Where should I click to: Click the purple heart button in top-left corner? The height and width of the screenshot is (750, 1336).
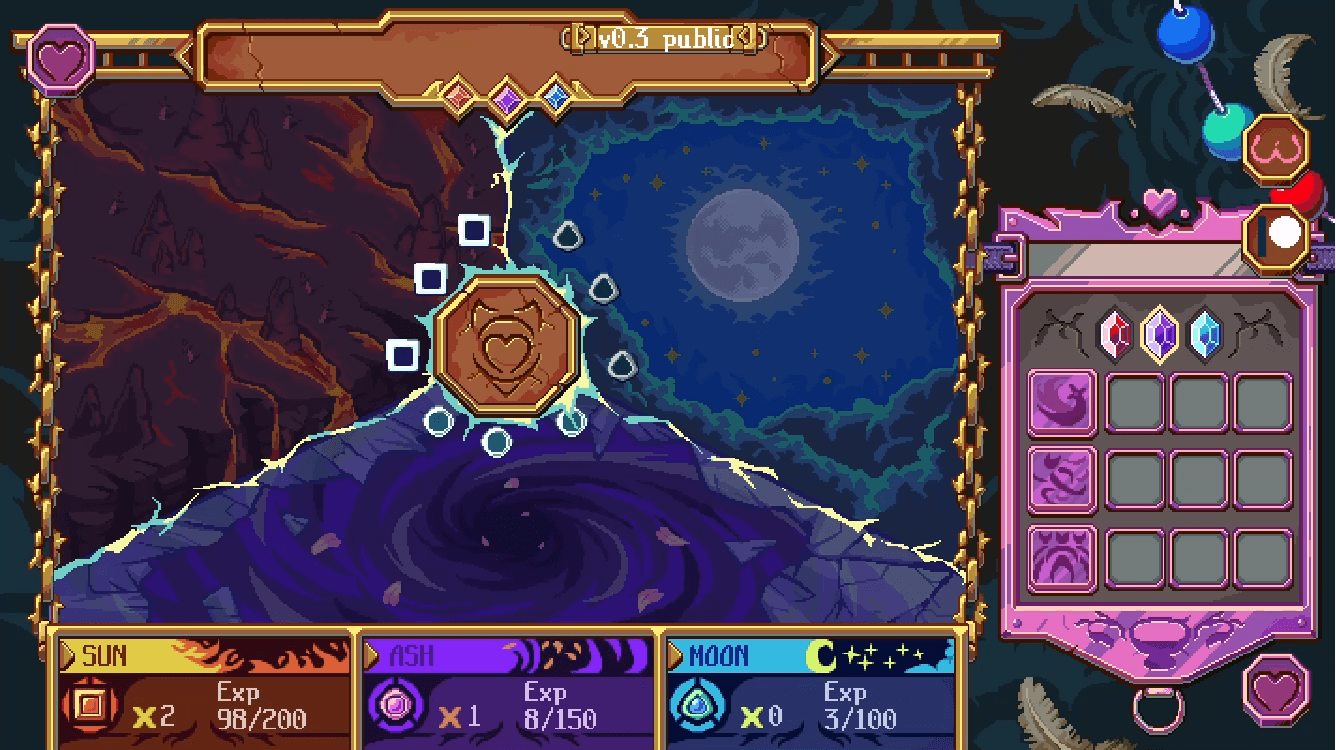[62, 58]
